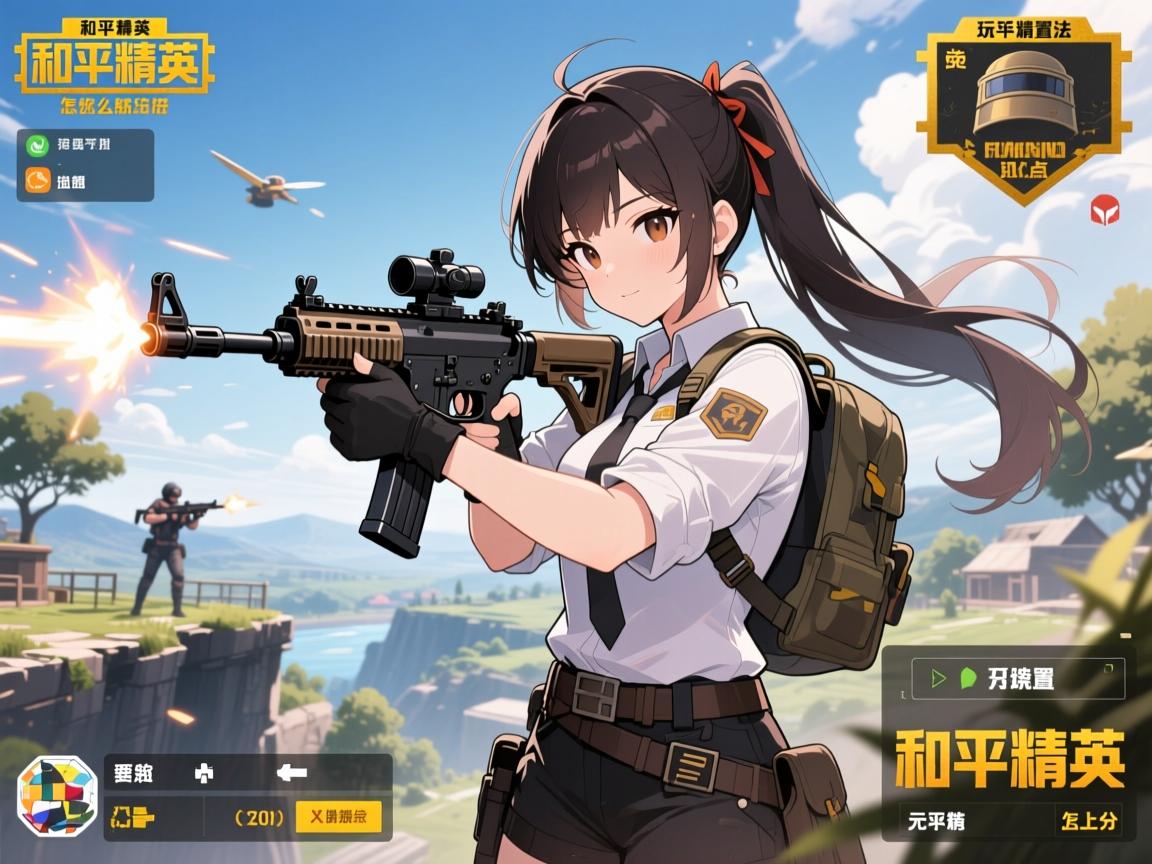Screen dimensions: 1152x864
Task: Select the multicolored octagon avatar icon
Action: [58, 796]
